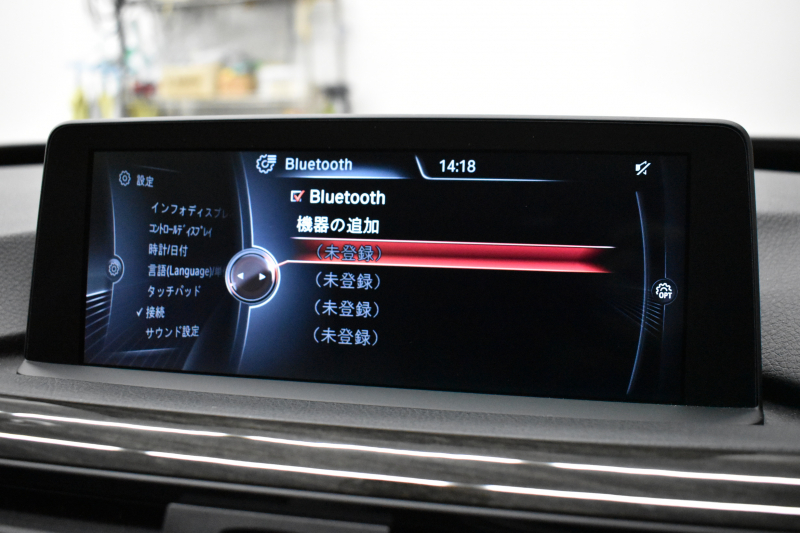The image size is (800, 533).
Task: Open the インフォディスプレイ settings entry
Action: click(188, 210)
